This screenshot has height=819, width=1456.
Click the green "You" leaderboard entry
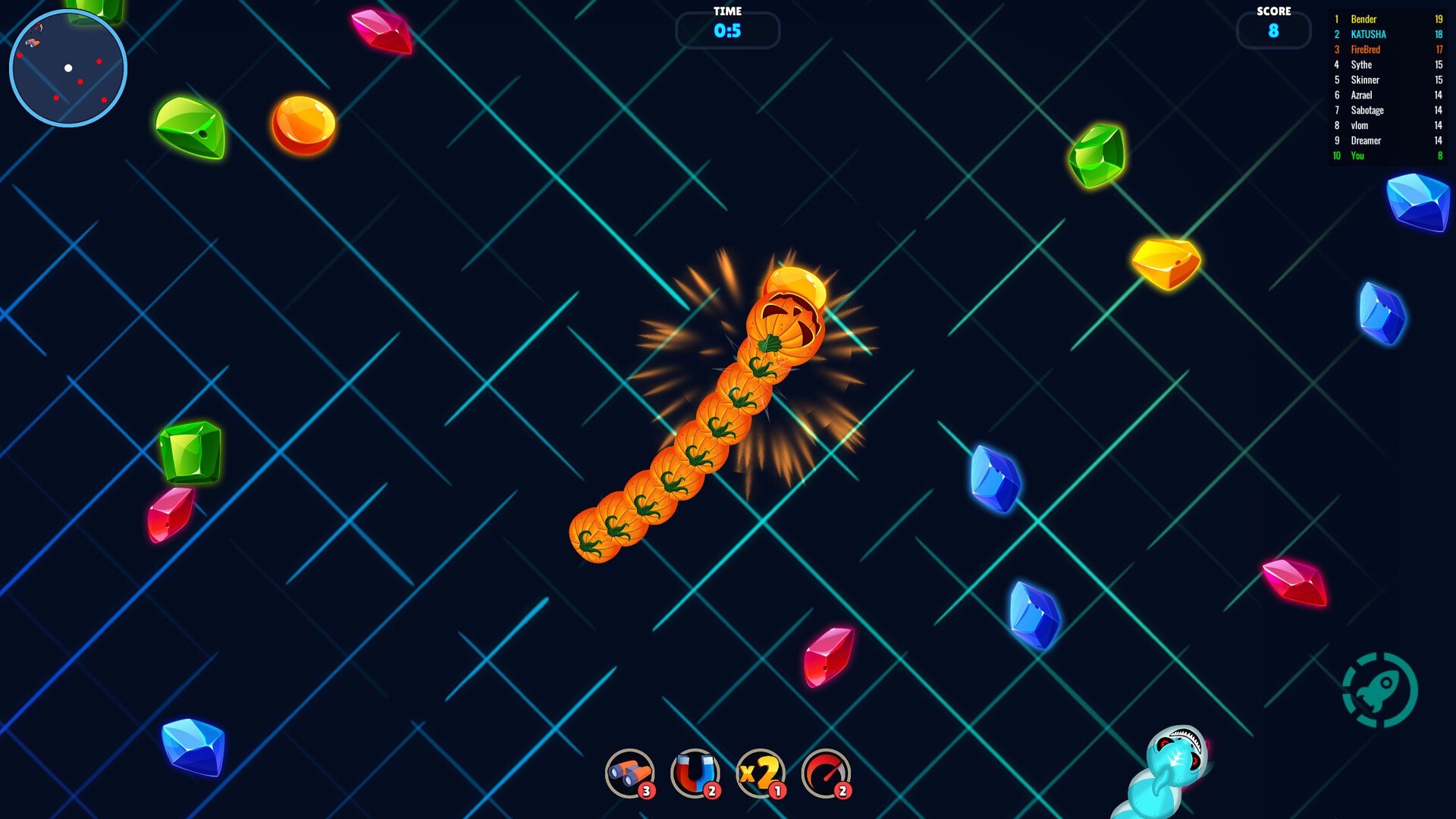coord(1359,155)
